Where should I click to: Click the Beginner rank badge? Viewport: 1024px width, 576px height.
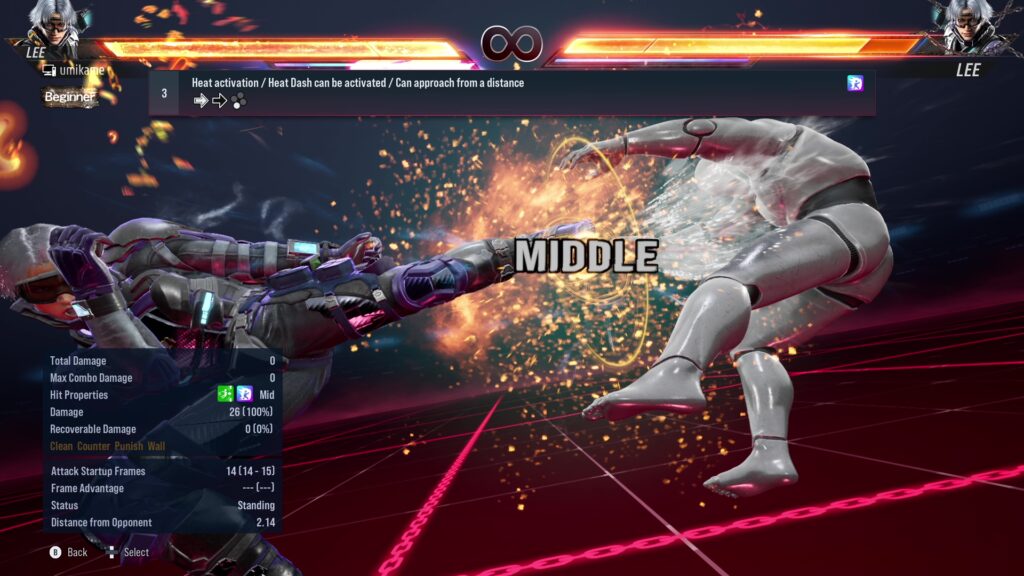point(70,97)
